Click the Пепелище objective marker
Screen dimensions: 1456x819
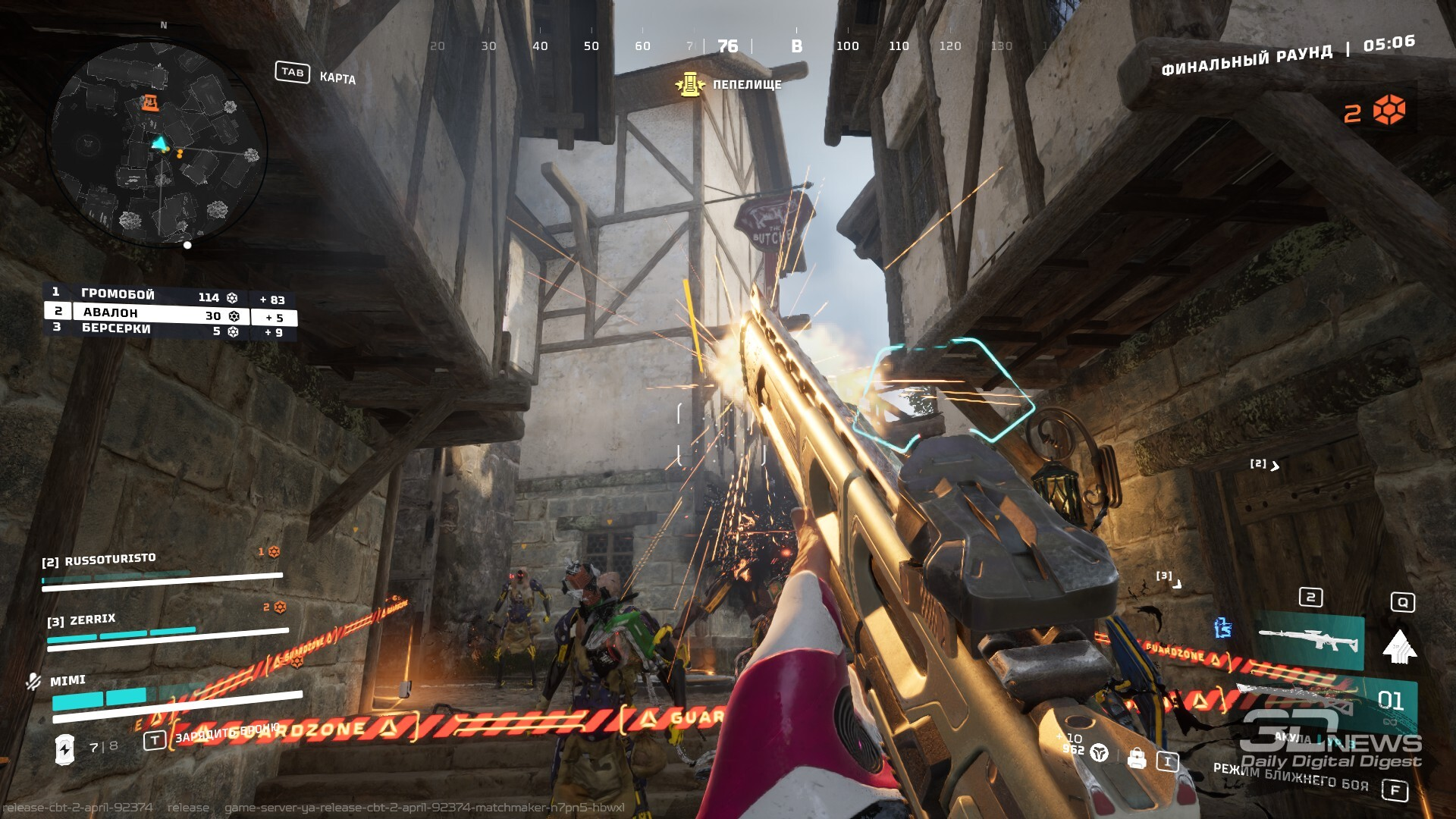tap(689, 84)
